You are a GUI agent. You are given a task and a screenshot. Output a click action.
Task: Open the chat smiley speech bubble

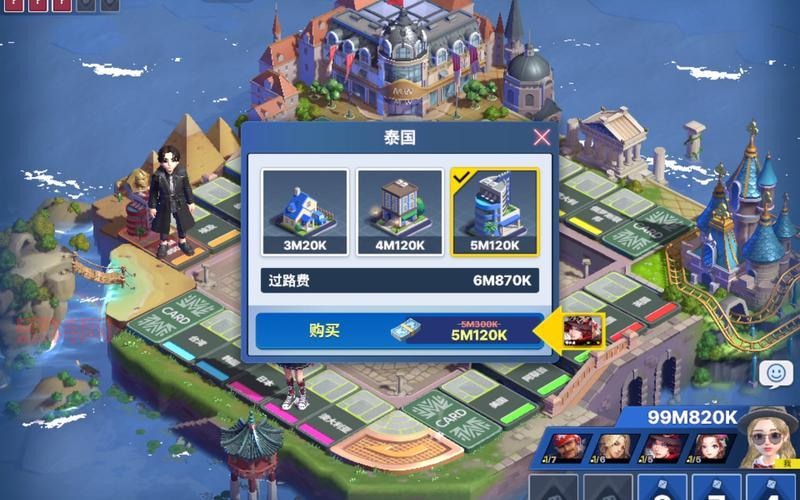coord(774,374)
